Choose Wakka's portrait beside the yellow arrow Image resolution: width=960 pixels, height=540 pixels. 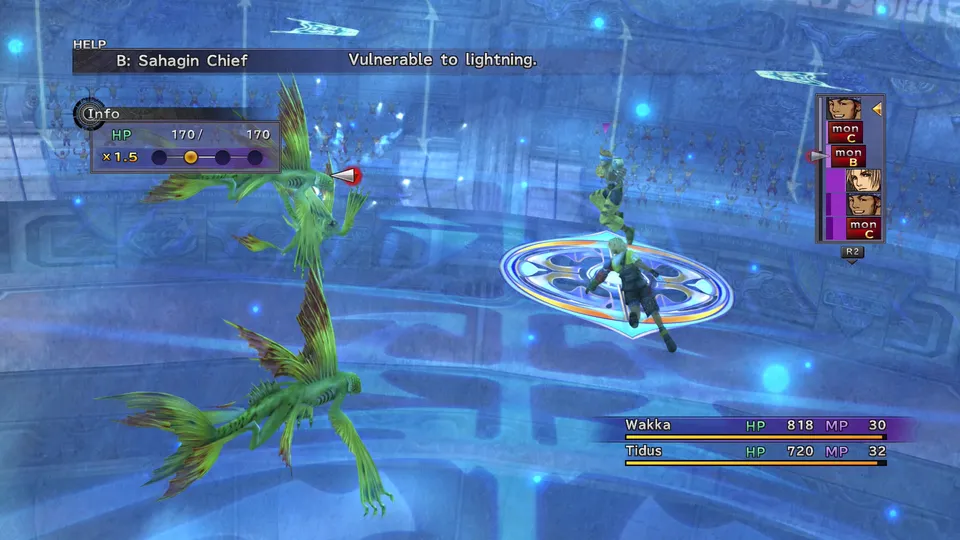tap(845, 108)
